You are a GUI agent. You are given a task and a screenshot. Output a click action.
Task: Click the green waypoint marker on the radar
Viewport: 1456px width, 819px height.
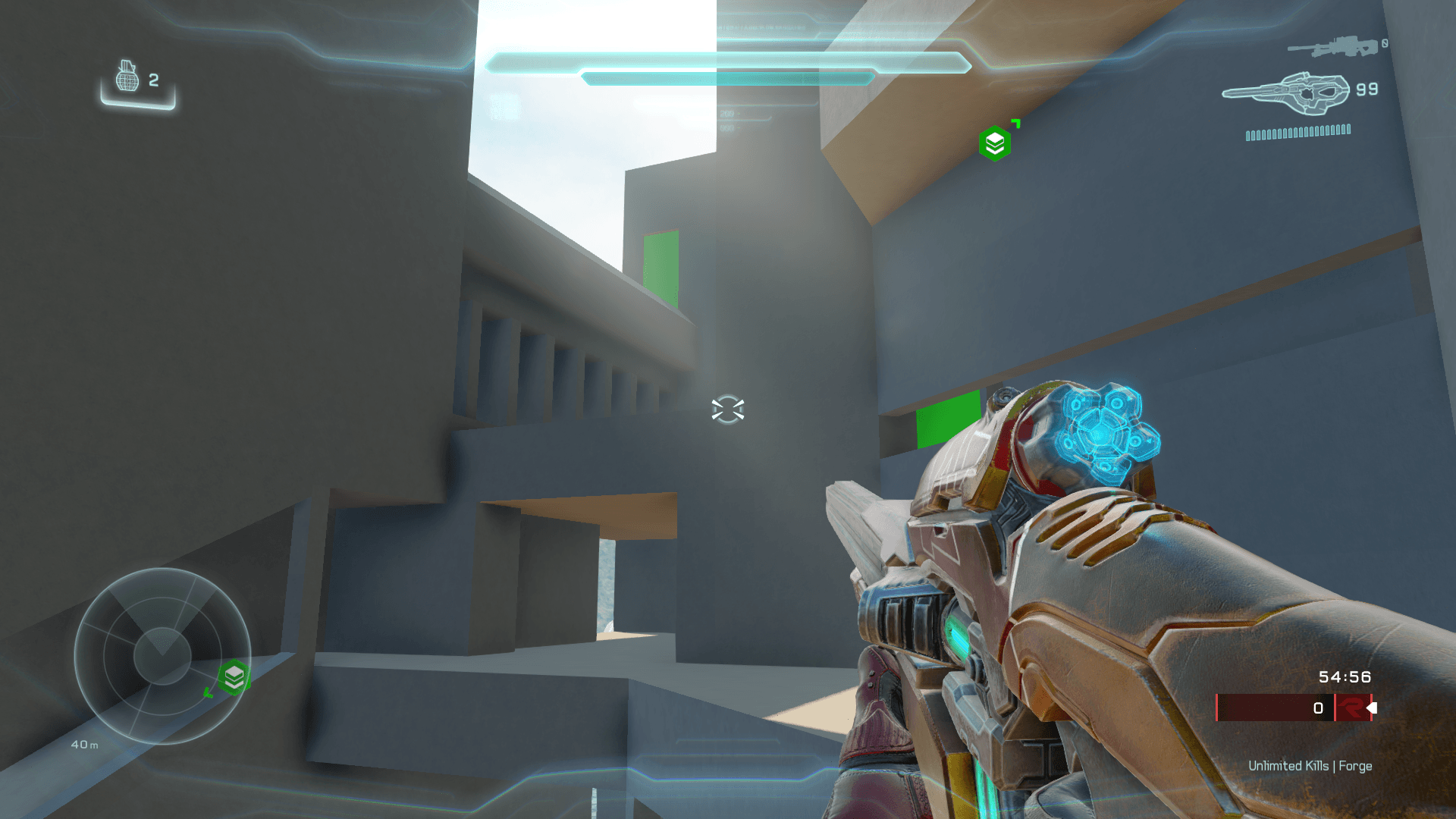234,677
